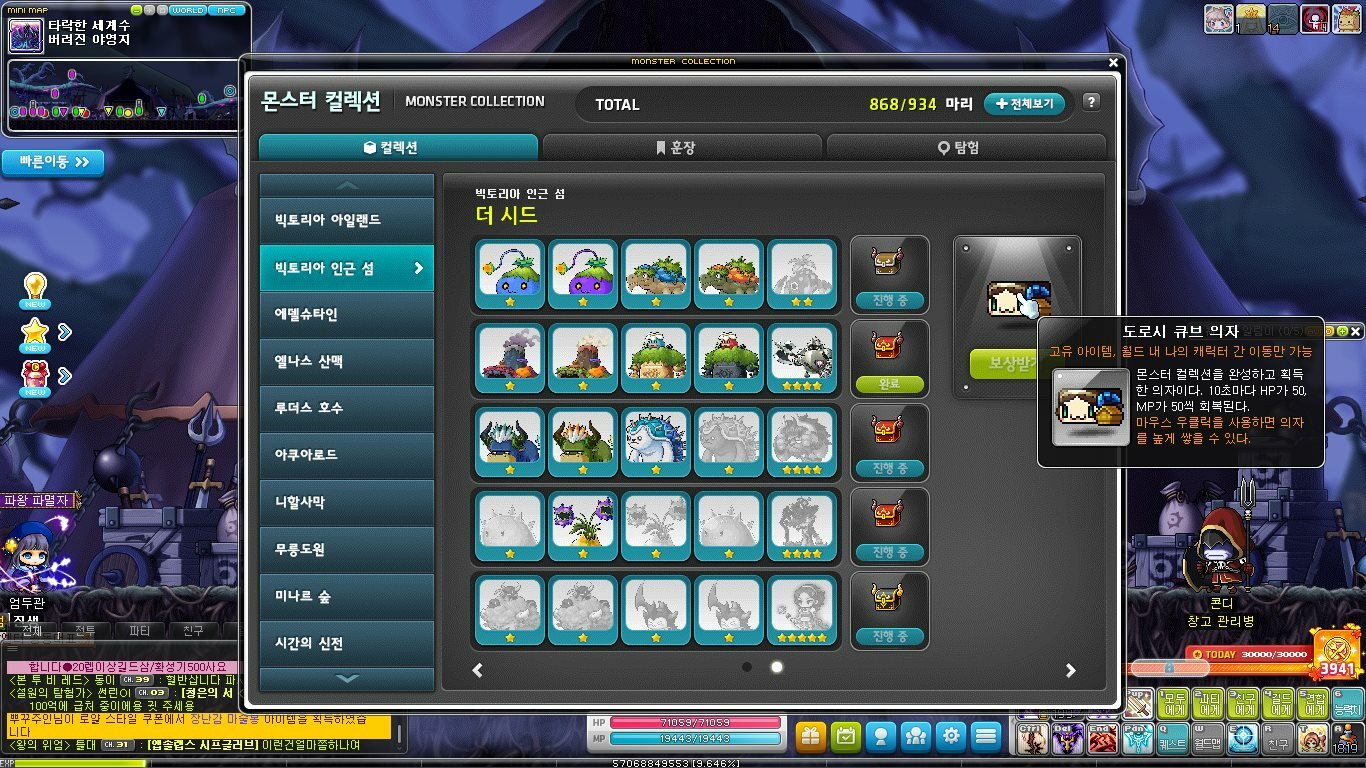Screen dimensions: 1366x768
Task: Go to the next collection page arrow
Action: pos(1070,670)
